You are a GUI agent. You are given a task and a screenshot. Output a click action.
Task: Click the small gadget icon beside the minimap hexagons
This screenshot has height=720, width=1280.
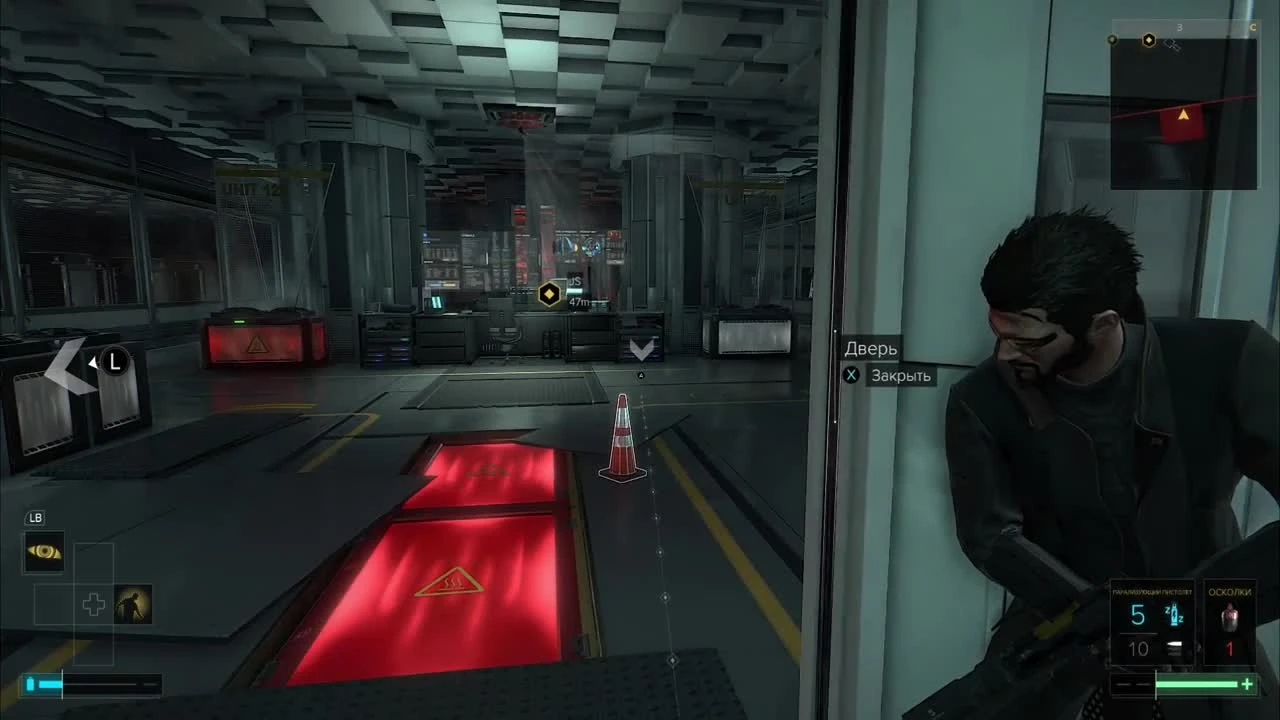[1172, 46]
